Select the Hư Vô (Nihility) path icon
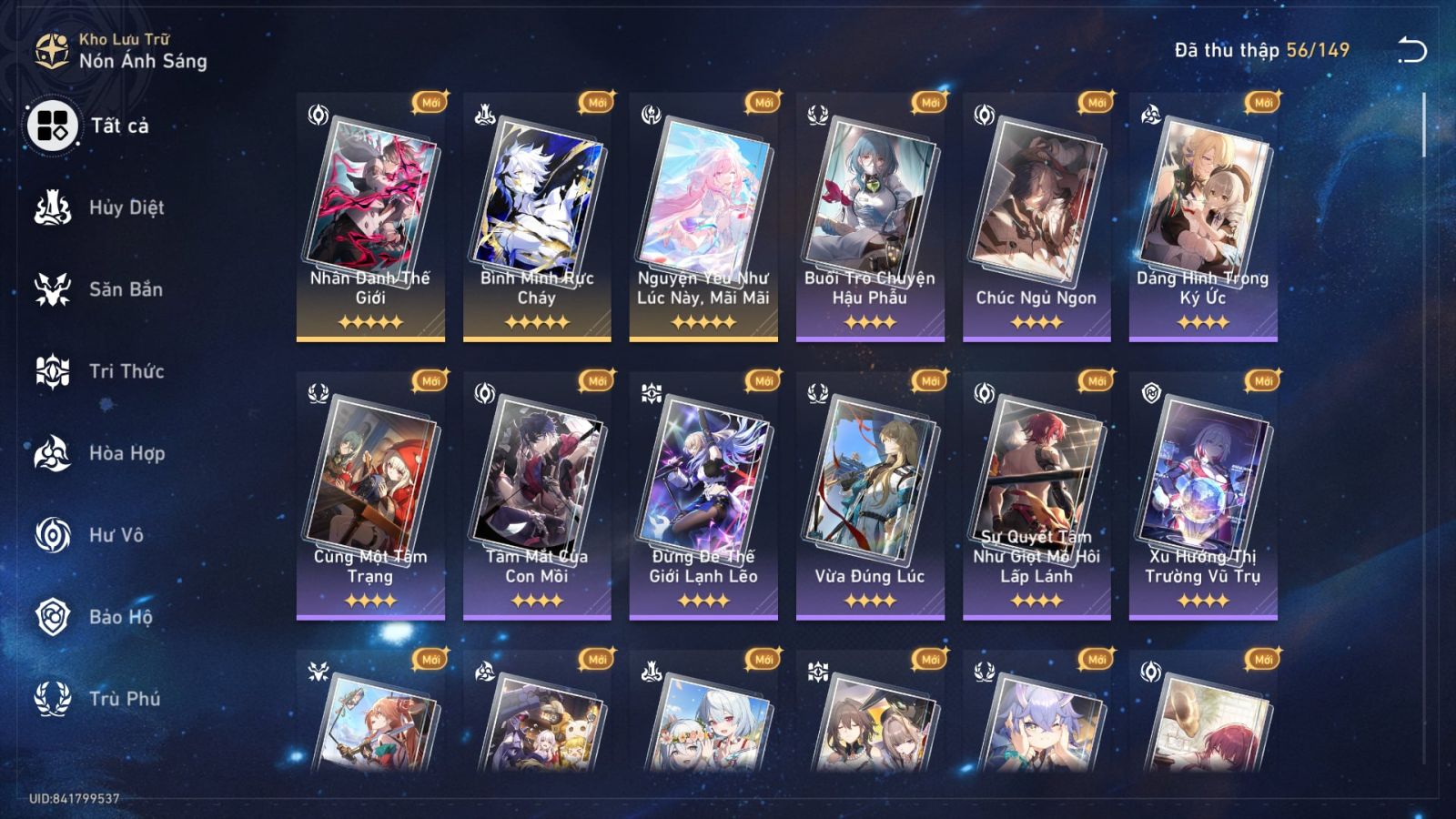Image resolution: width=1456 pixels, height=819 pixels. click(52, 535)
